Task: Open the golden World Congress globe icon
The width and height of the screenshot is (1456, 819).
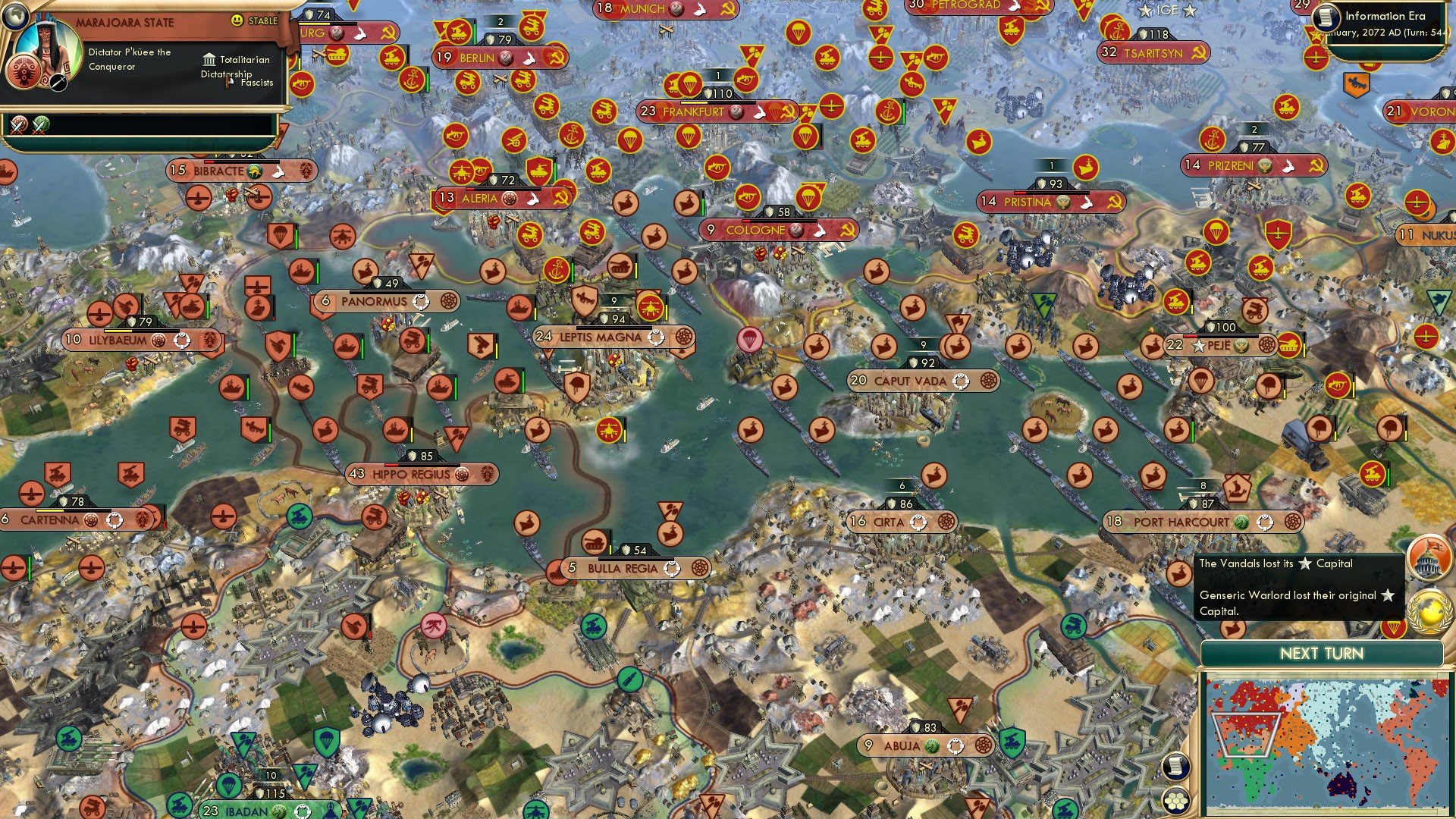Action: [1429, 607]
